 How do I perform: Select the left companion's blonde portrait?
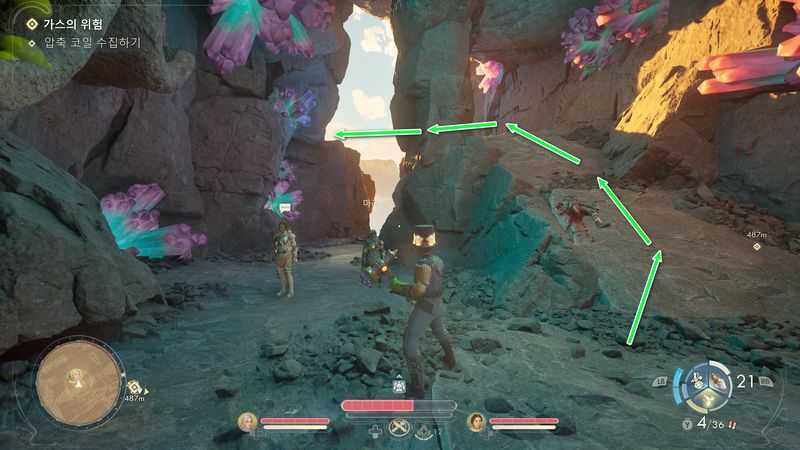coord(246,422)
